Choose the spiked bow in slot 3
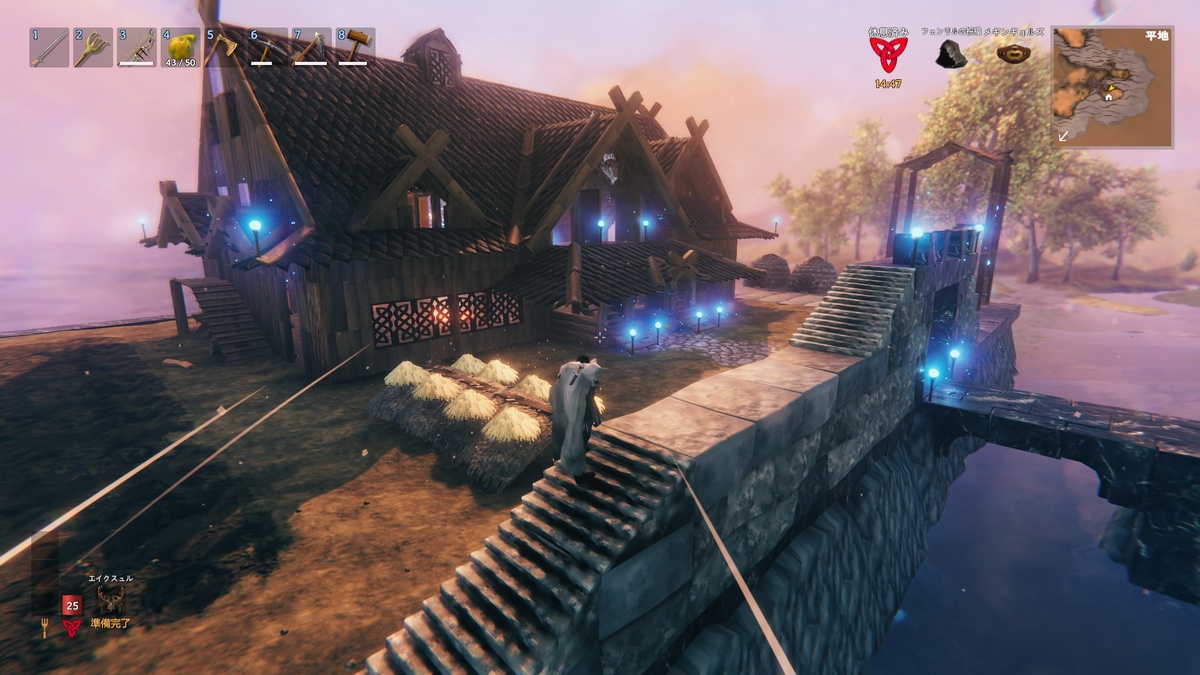 (137, 47)
